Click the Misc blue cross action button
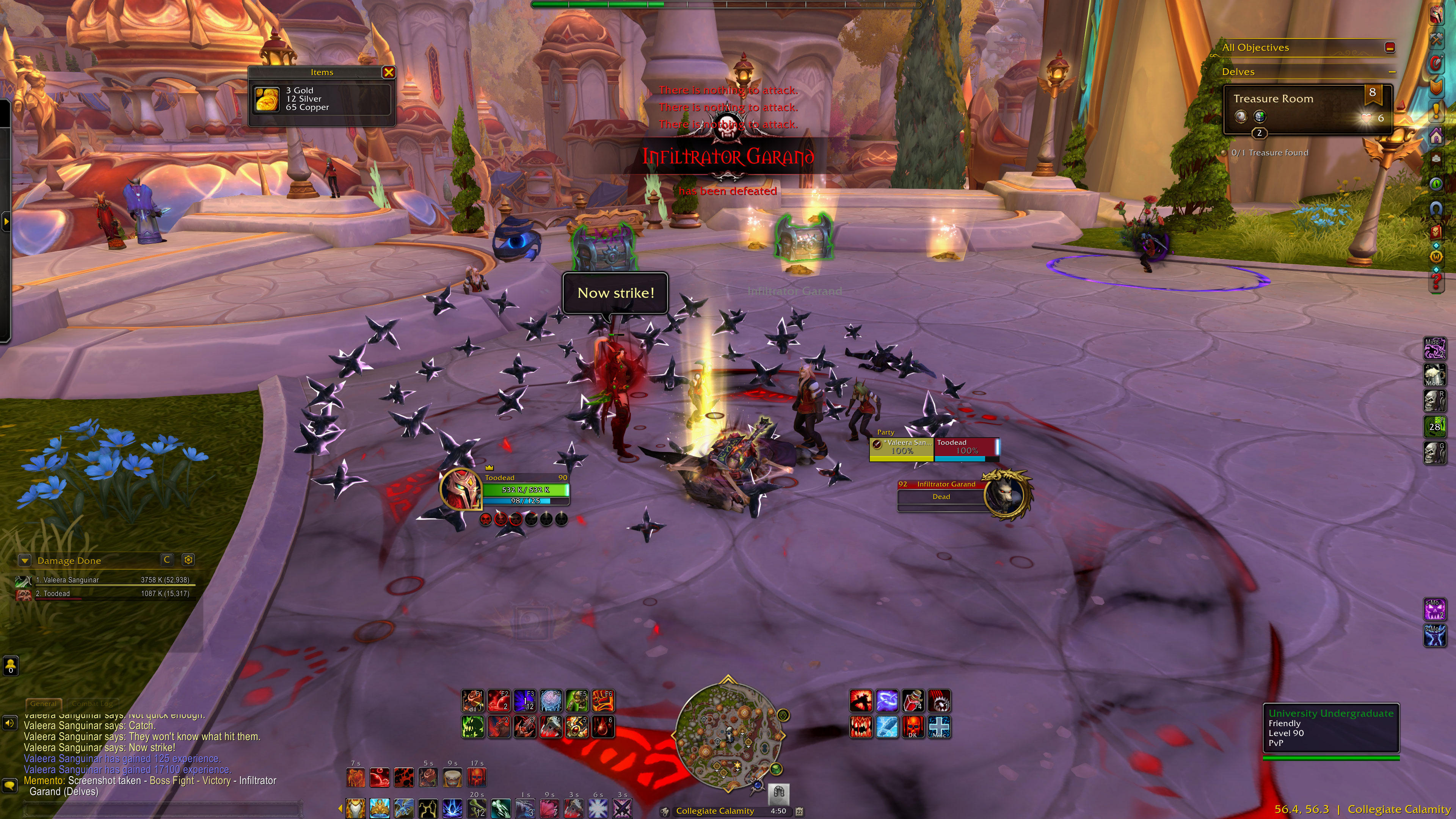 pos(939,727)
